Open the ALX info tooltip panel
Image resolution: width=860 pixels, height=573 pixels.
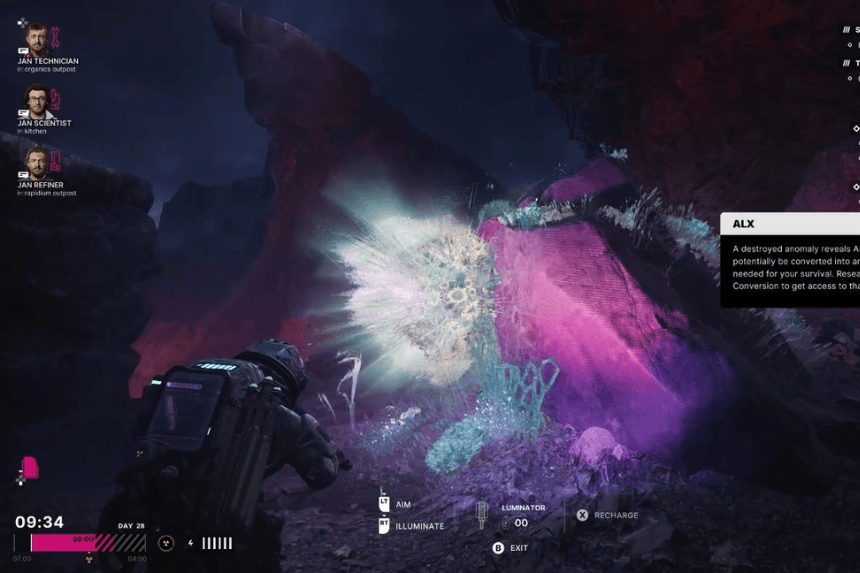790,258
